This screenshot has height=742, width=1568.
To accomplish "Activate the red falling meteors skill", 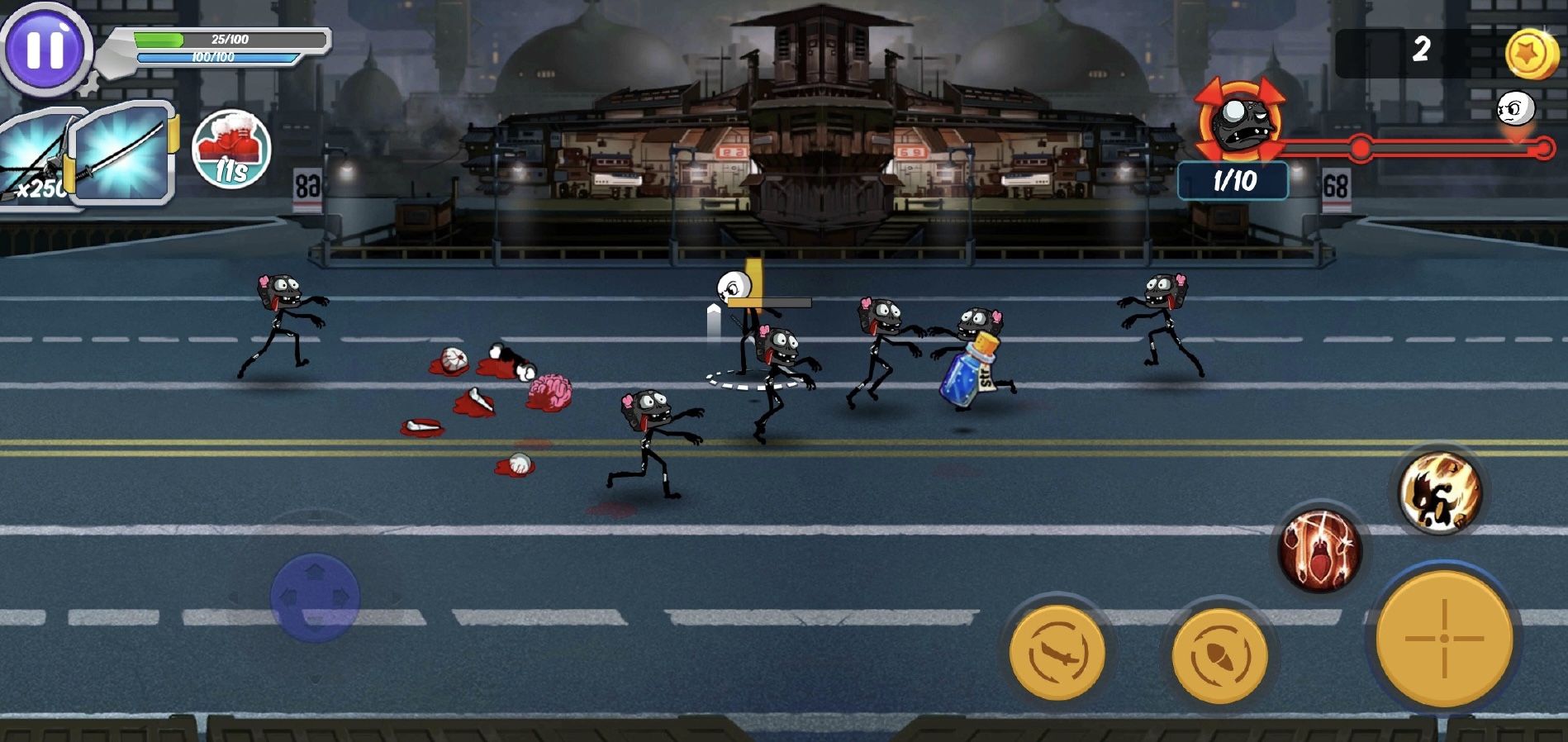I will tap(1319, 550).
